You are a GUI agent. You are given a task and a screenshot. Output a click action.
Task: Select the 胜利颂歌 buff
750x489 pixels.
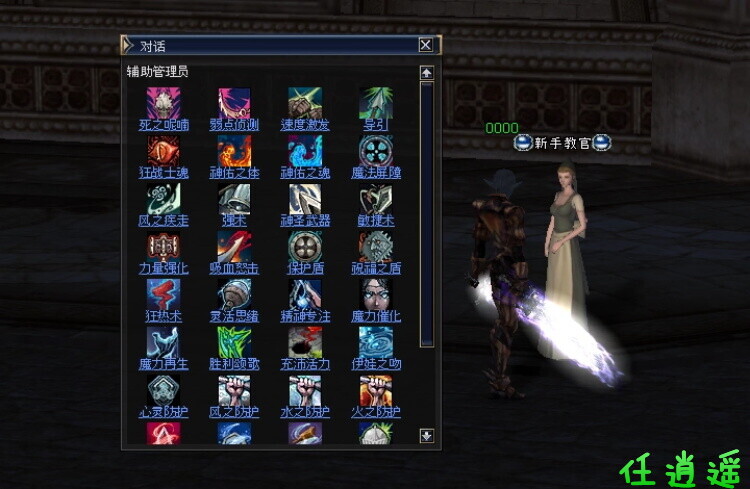point(234,342)
